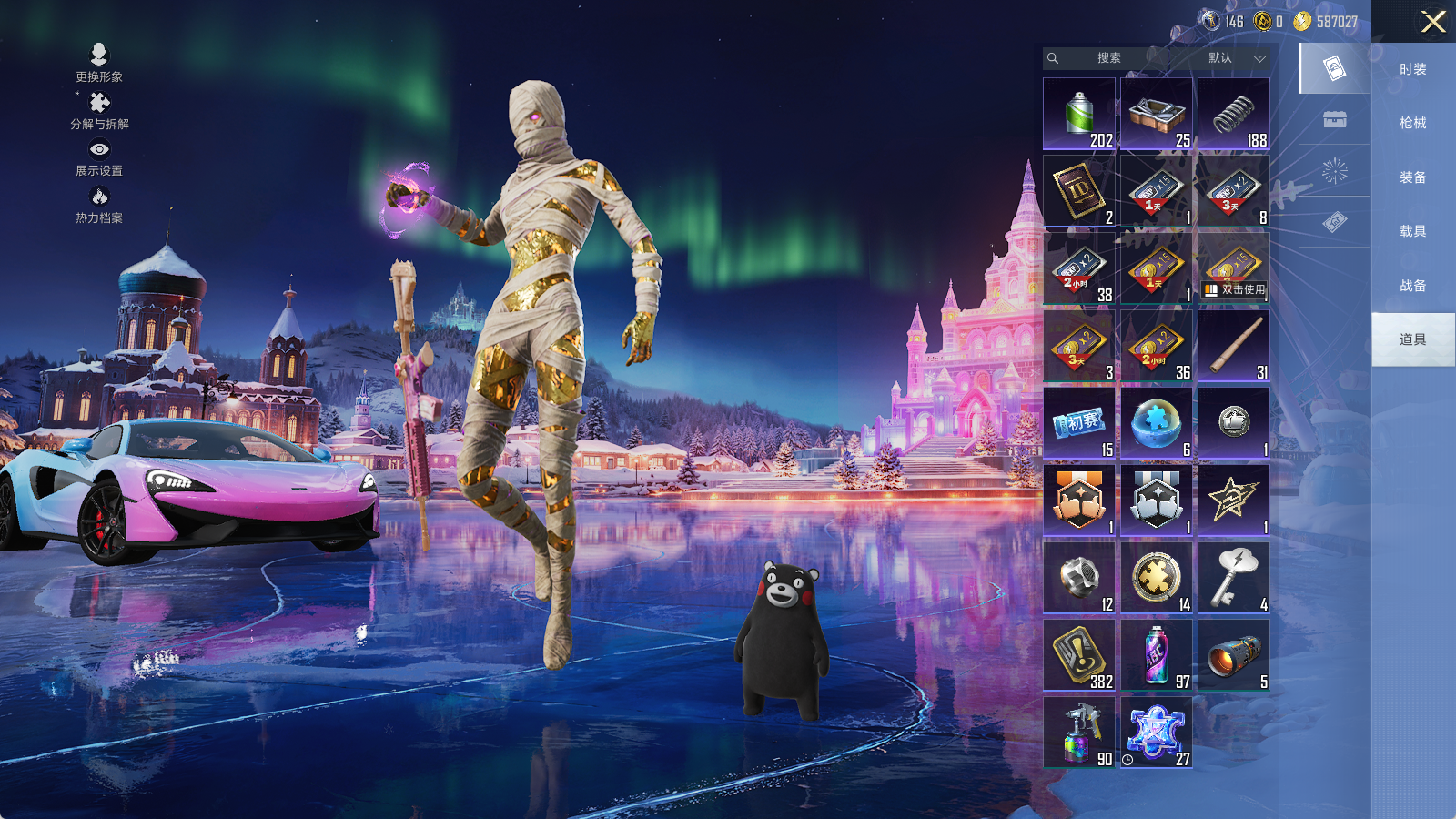Choose the white key item

click(x=1234, y=578)
